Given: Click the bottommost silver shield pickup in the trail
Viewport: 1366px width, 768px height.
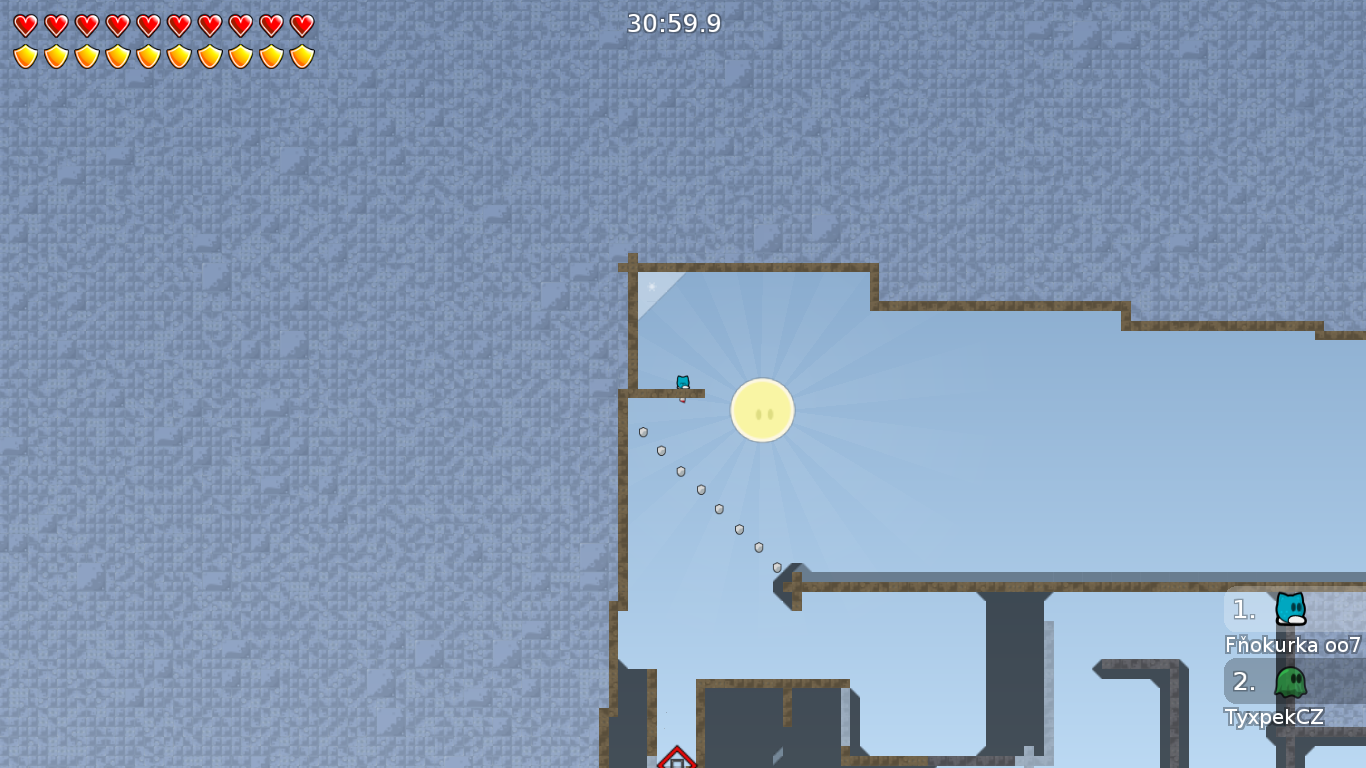Looking at the screenshot, I should (776, 566).
